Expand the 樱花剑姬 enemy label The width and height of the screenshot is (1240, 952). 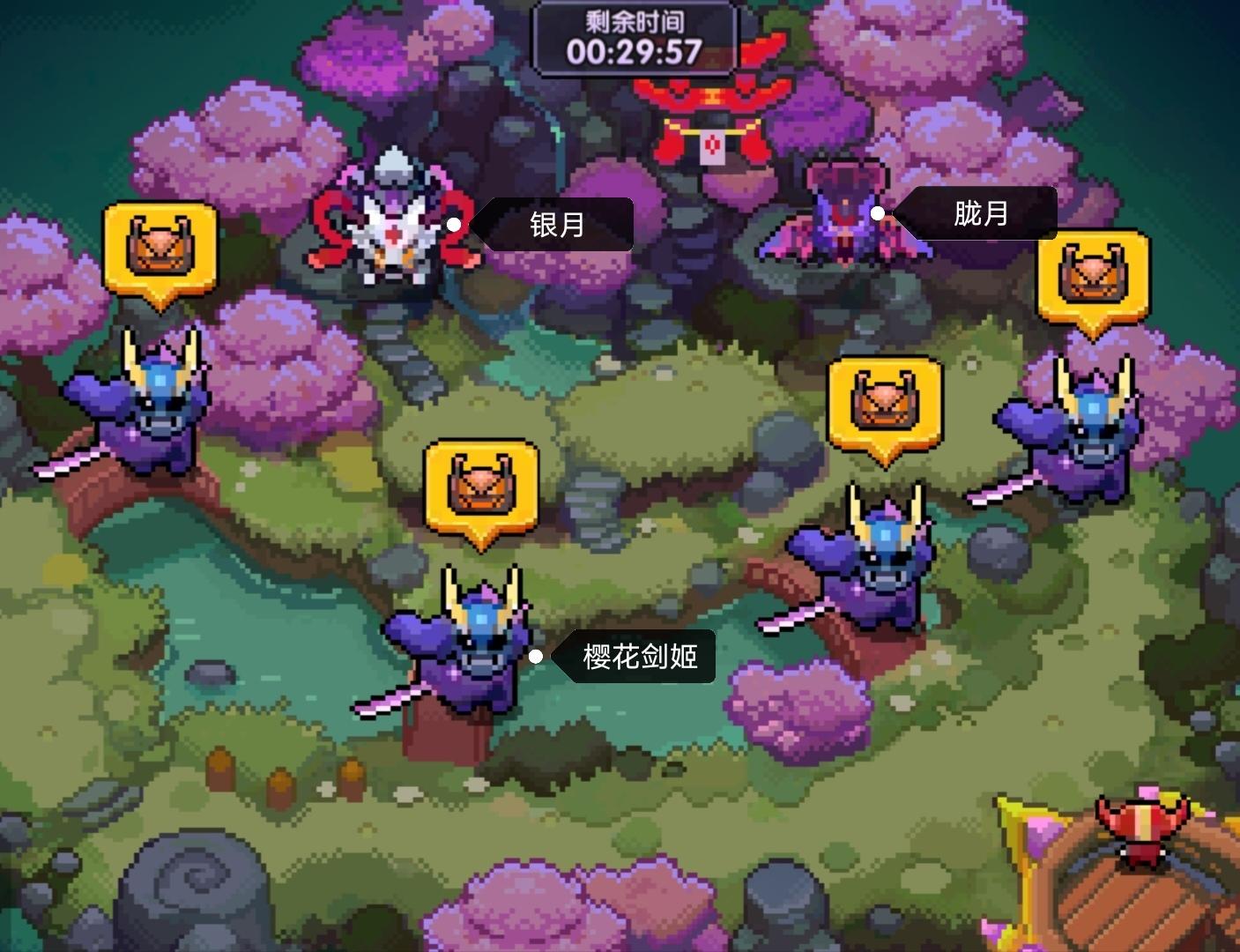[637, 656]
